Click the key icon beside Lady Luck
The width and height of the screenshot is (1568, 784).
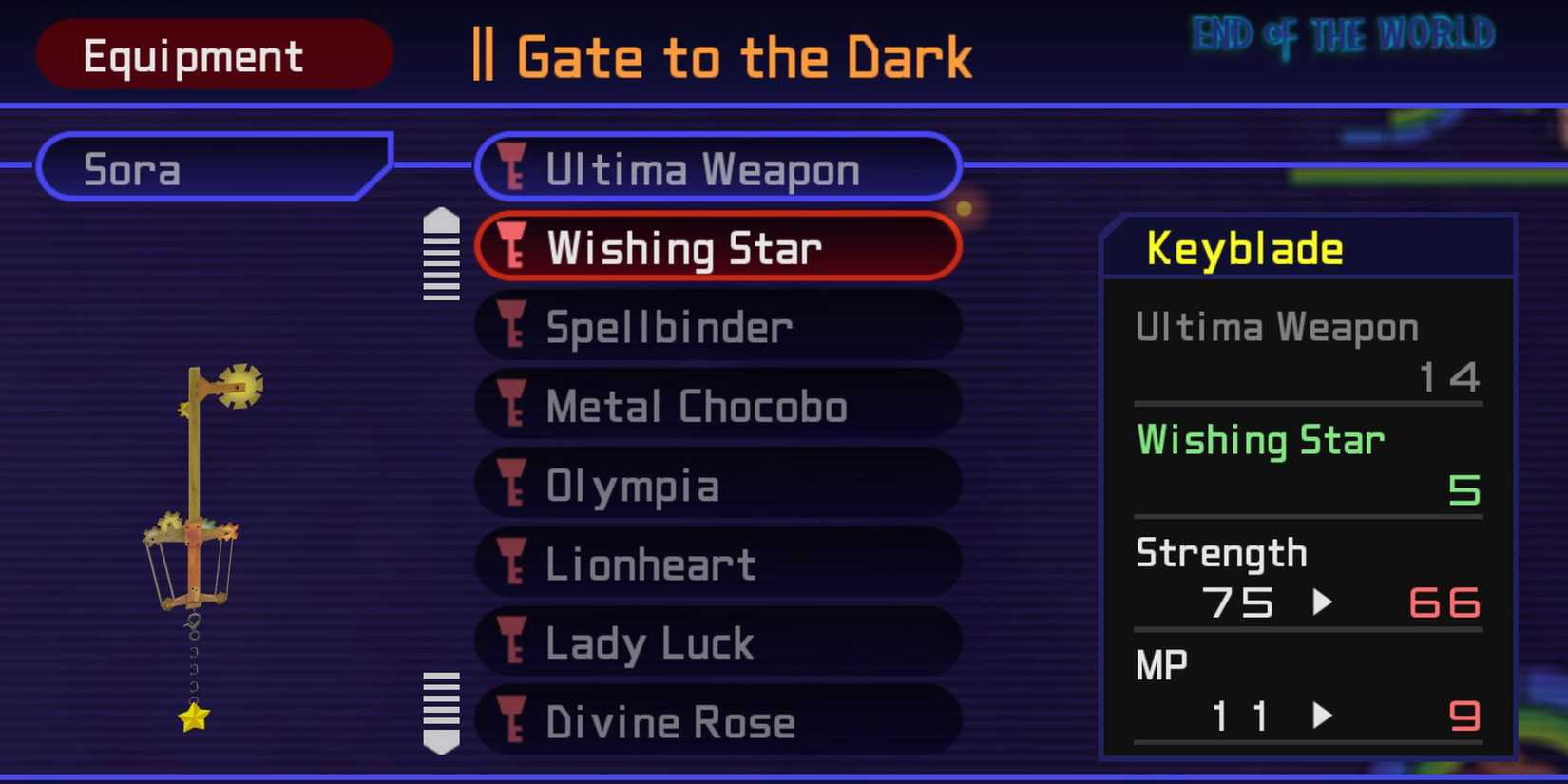[514, 642]
